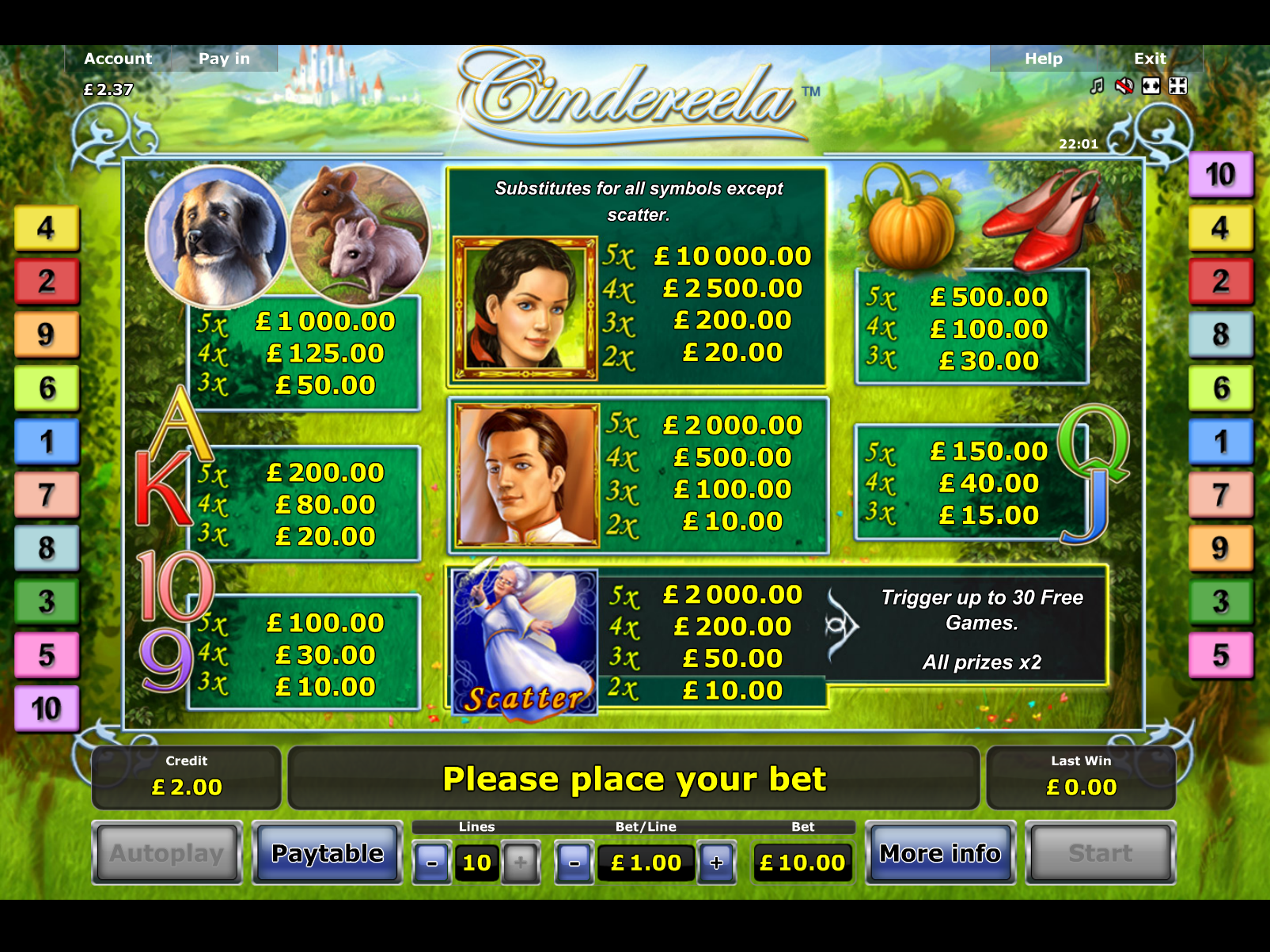Close the Paytable view

click(x=327, y=853)
